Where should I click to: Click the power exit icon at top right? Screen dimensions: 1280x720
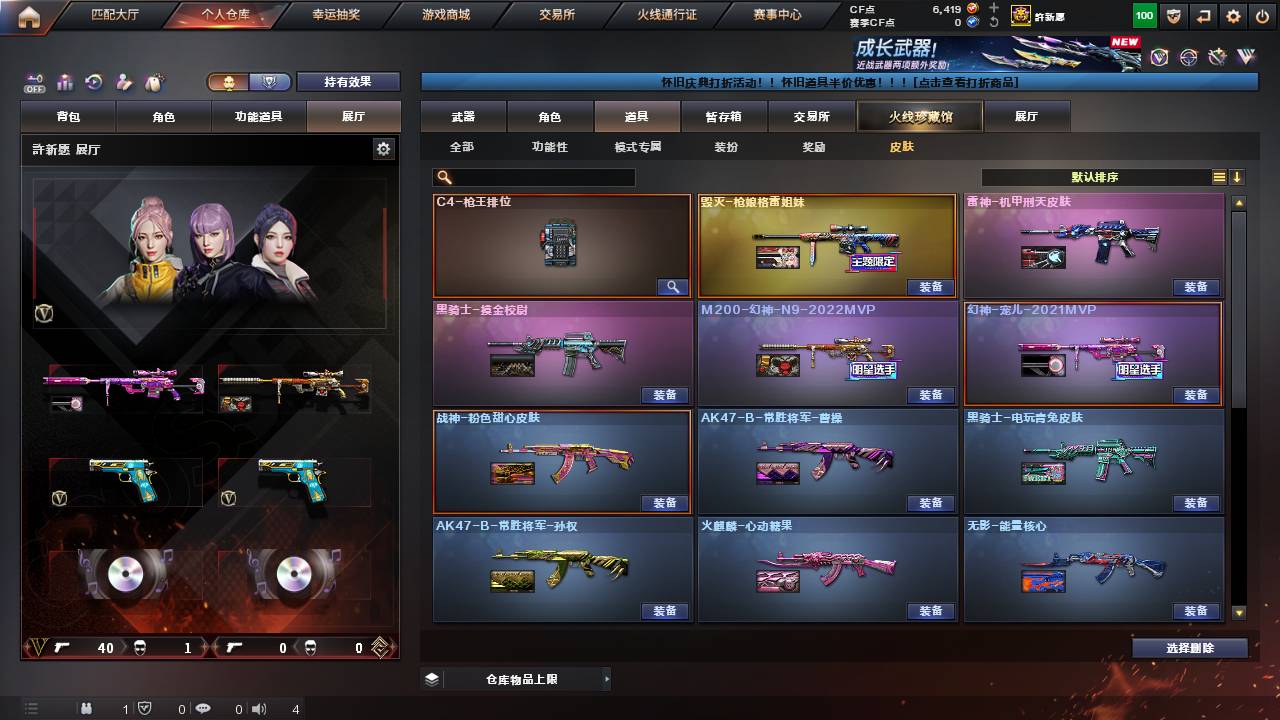point(1263,16)
